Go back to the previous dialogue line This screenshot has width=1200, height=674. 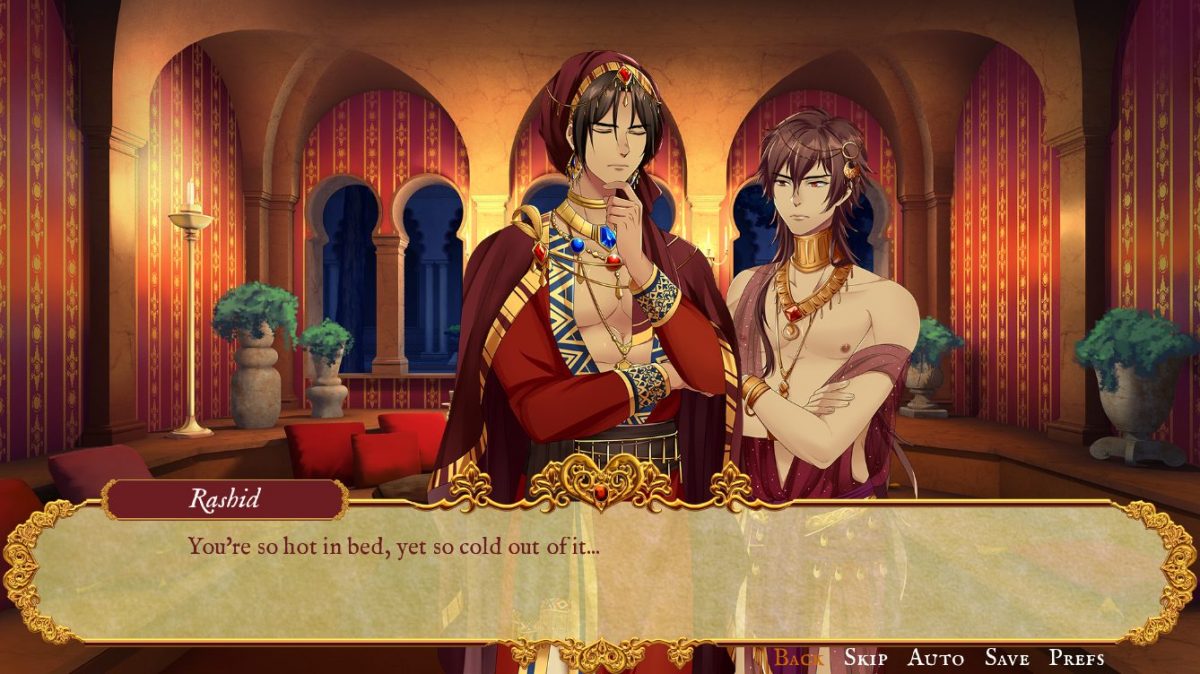(x=799, y=657)
